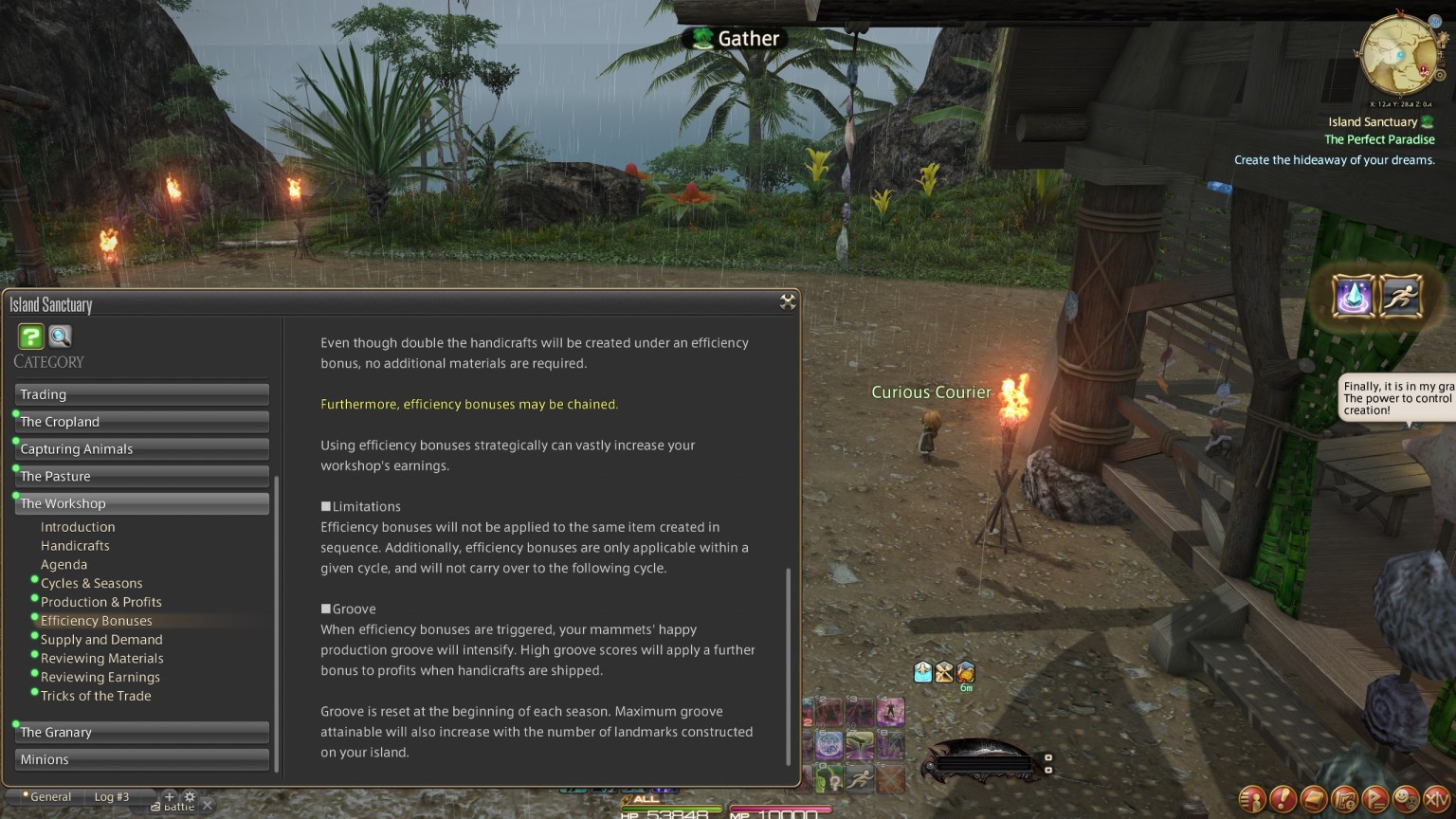Image resolution: width=1456 pixels, height=819 pixels.
Task: Open the green Help question mark icon
Action: 29,337
